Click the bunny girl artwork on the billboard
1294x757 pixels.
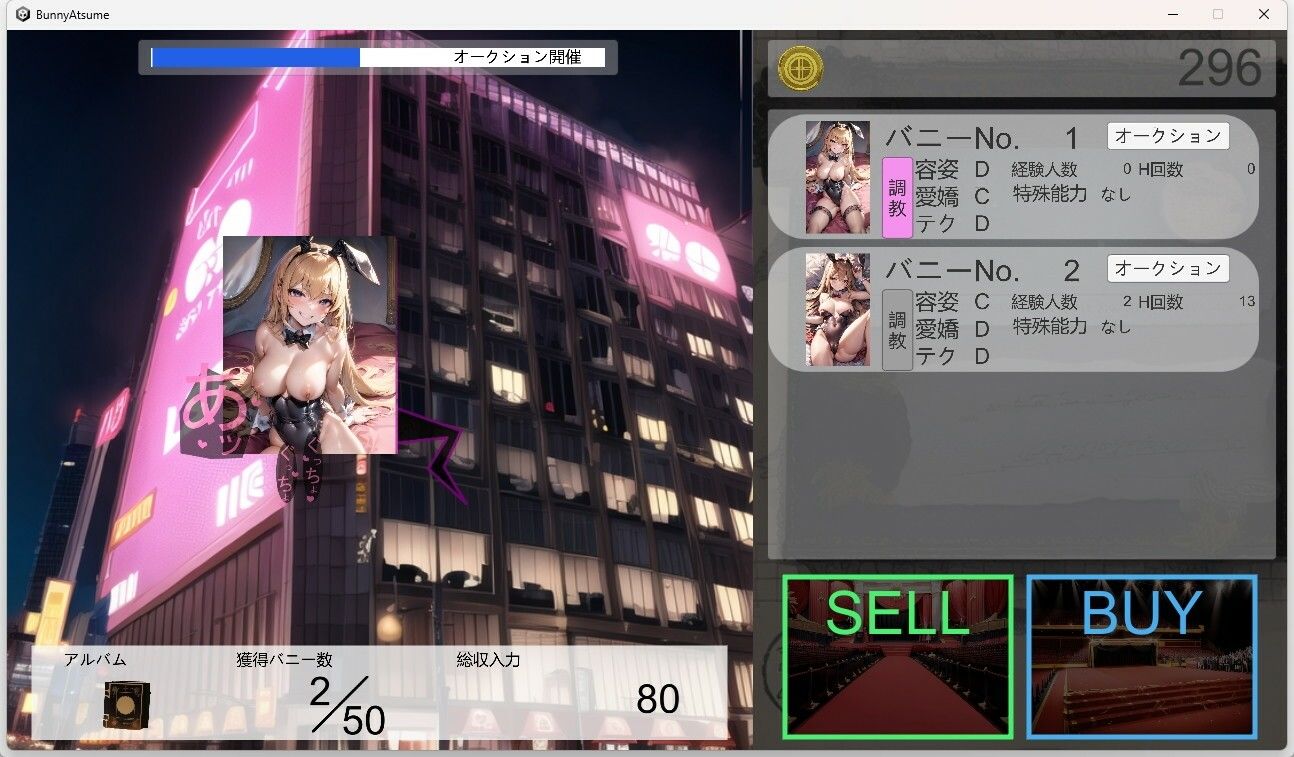[x=310, y=345]
